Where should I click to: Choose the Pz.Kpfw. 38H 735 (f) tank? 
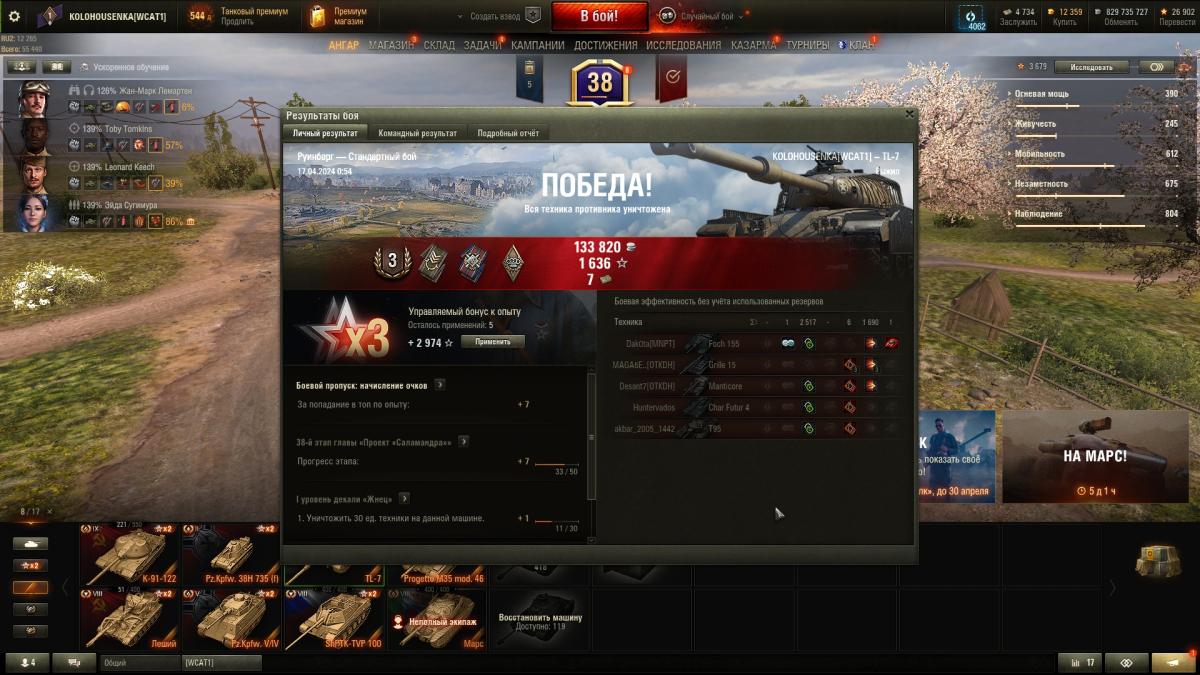coord(232,555)
